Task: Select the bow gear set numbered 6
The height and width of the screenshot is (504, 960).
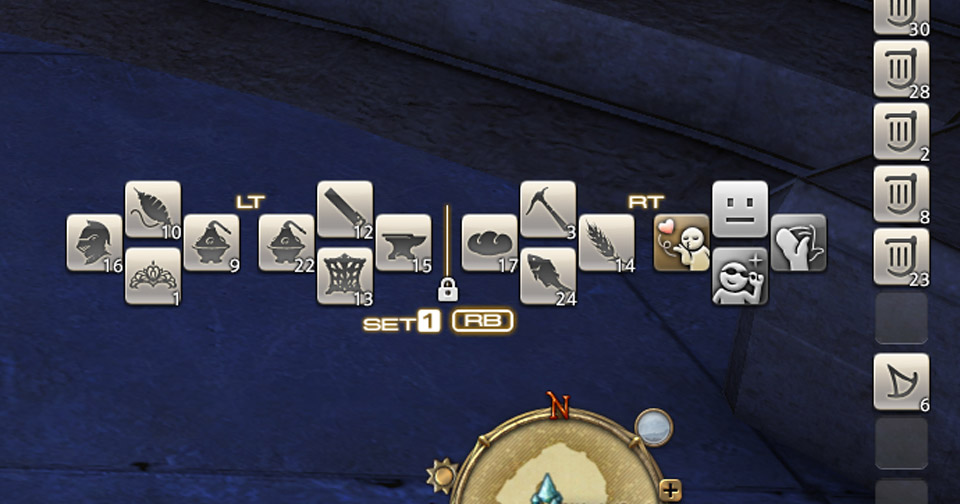Action: [x=901, y=381]
